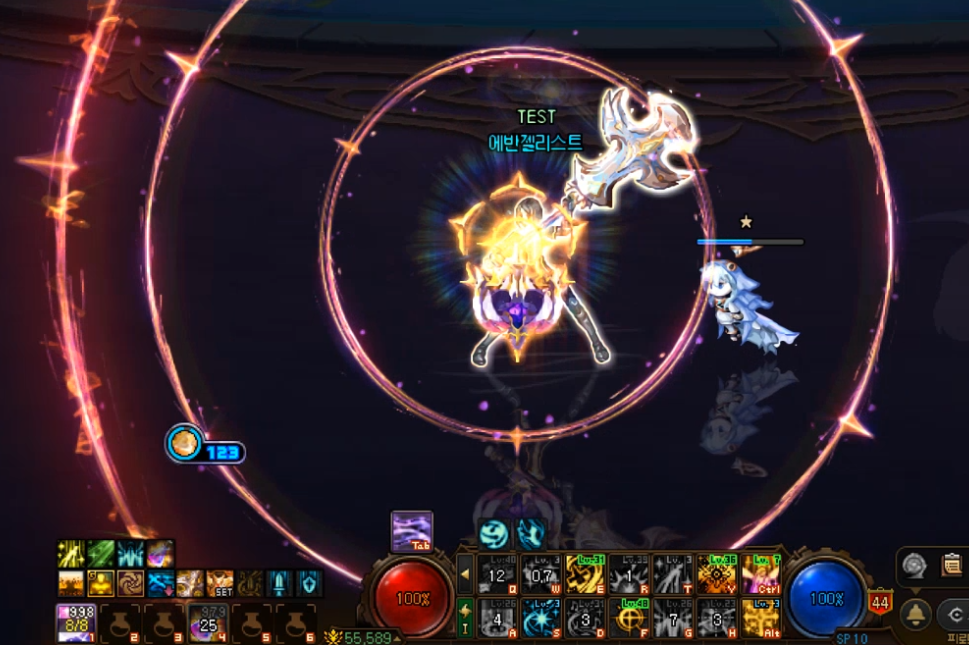Use the blue starburst skill on S
The height and width of the screenshot is (645, 969).
point(541,618)
